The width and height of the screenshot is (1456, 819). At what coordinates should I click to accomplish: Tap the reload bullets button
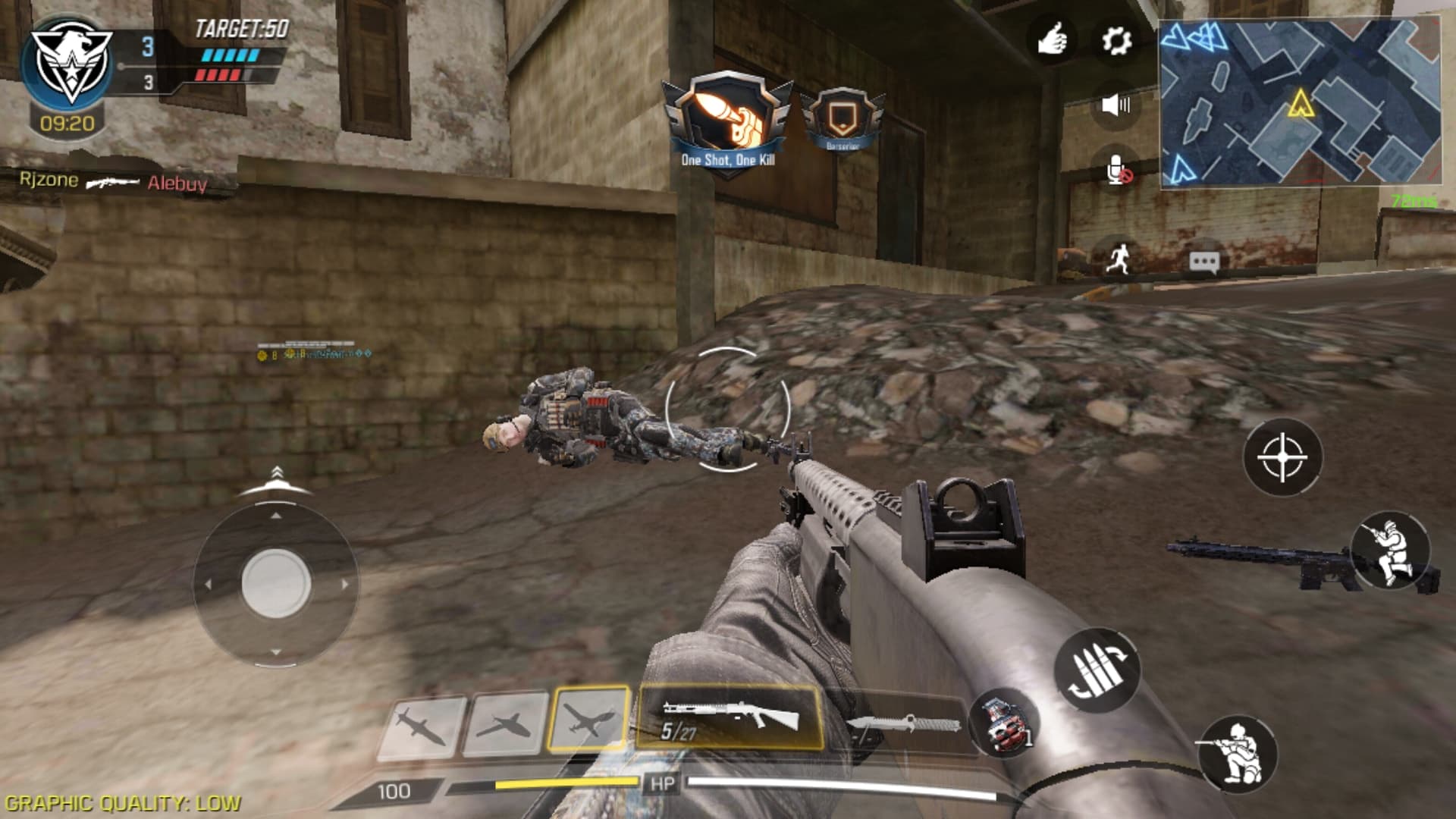click(x=1097, y=670)
